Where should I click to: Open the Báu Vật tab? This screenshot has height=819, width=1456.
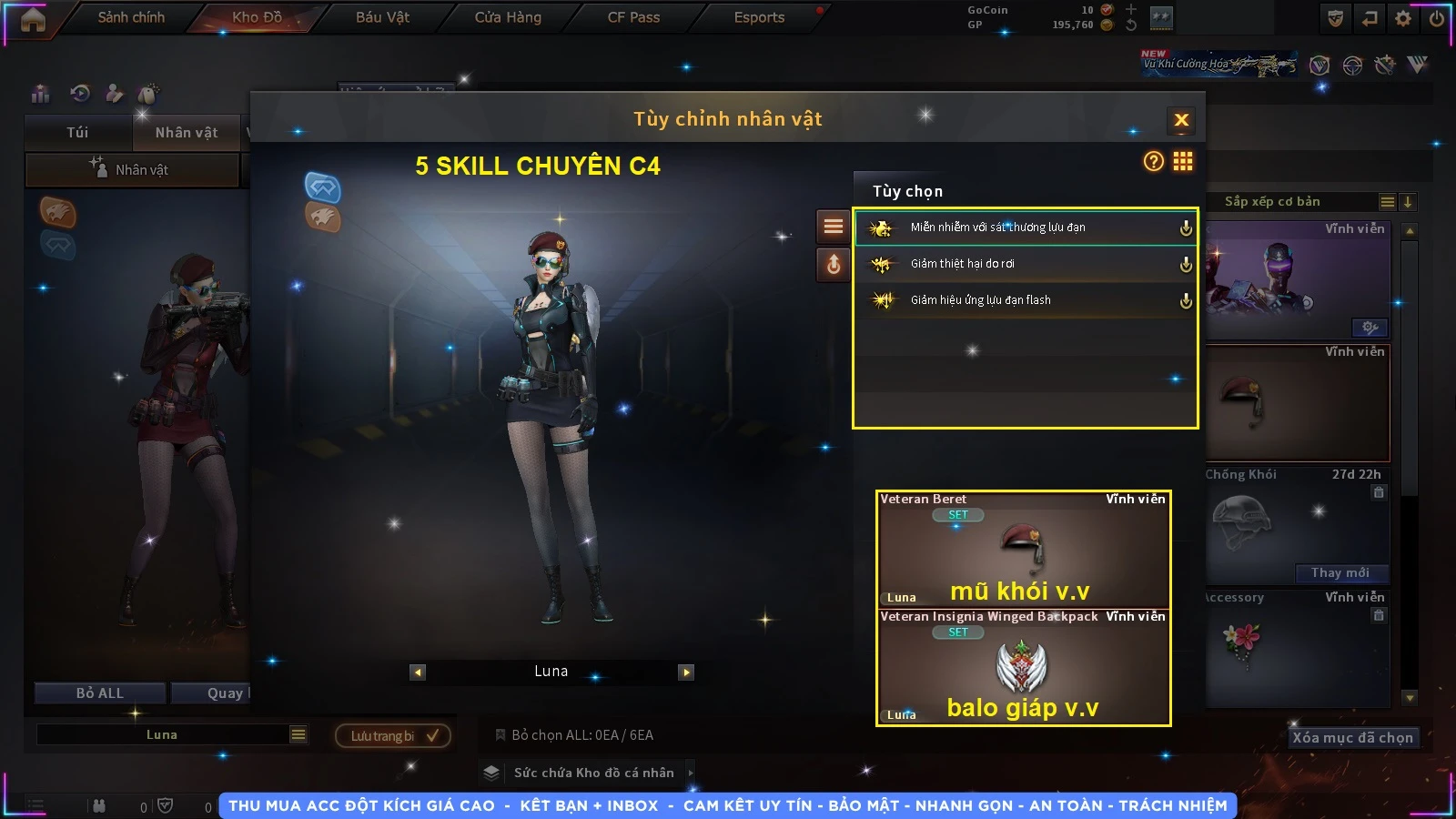[x=382, y=17]
